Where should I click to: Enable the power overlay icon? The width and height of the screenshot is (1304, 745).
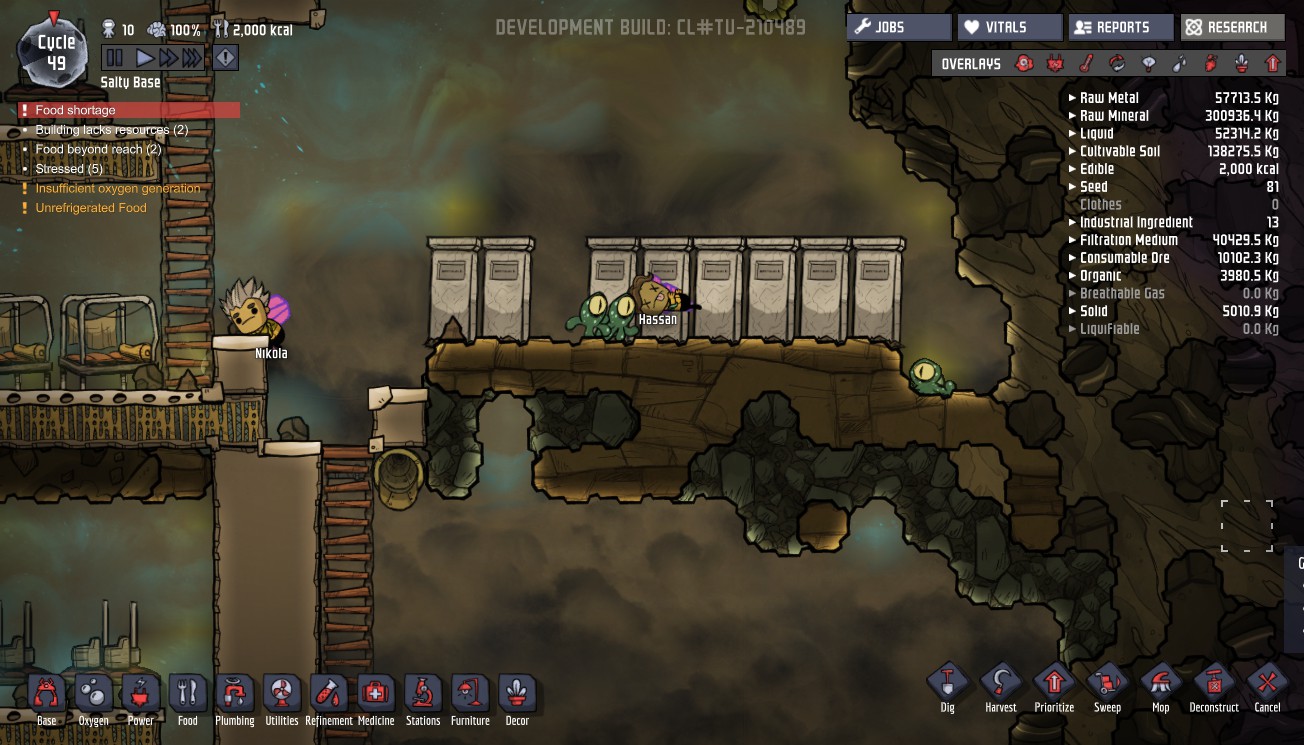coord(1055,64)
